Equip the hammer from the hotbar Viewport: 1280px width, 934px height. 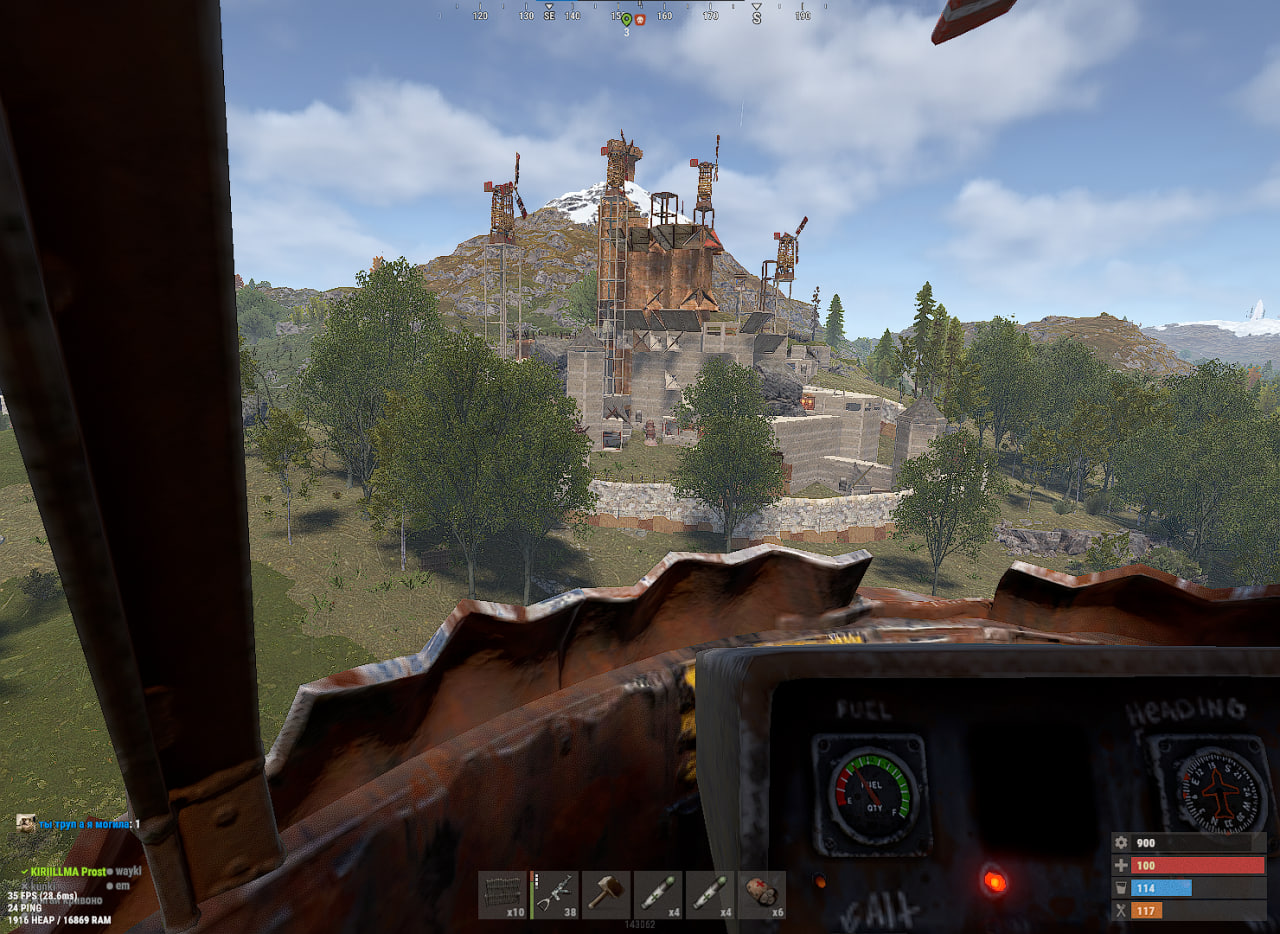coord(606,894)
